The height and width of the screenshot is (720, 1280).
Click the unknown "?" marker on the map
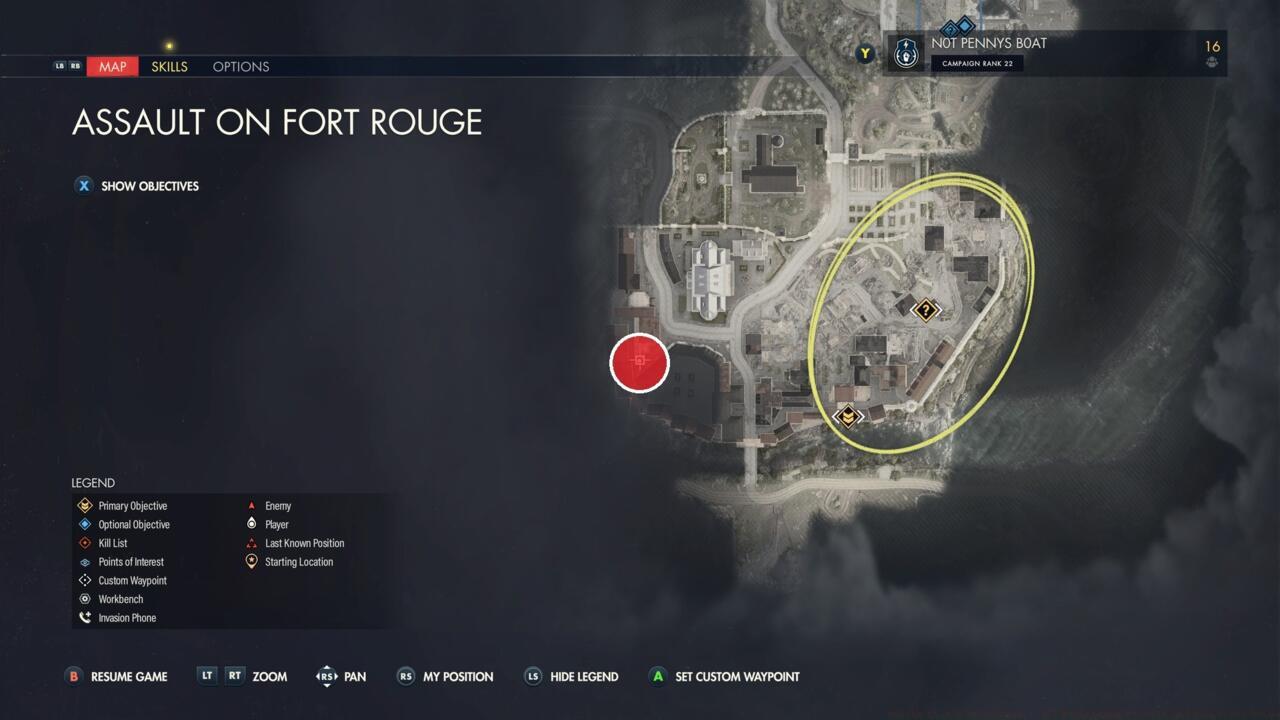[x=925, y=310]
